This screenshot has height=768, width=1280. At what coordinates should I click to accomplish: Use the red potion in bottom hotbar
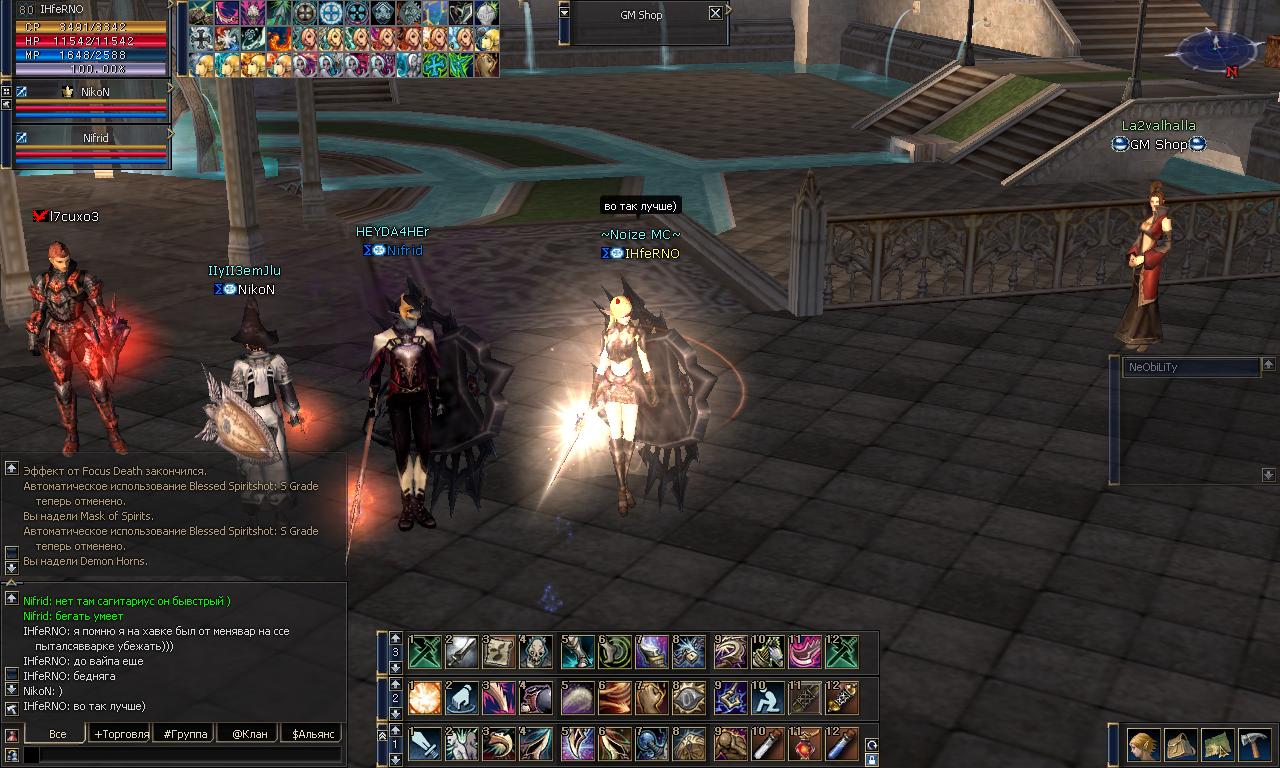tap(806, 745)
